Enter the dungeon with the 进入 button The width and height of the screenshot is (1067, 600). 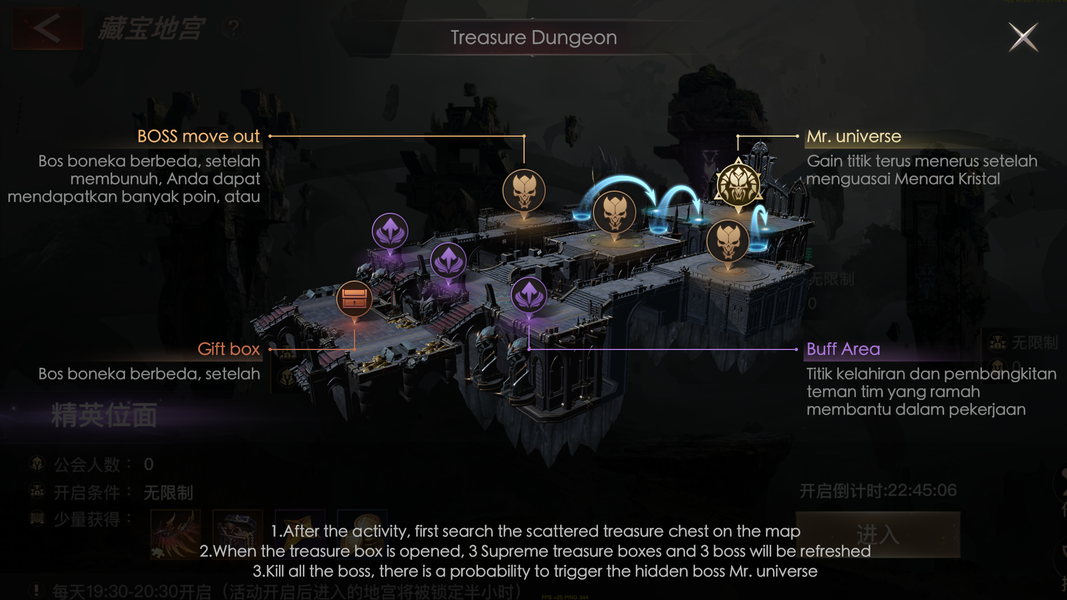(879, 534)
